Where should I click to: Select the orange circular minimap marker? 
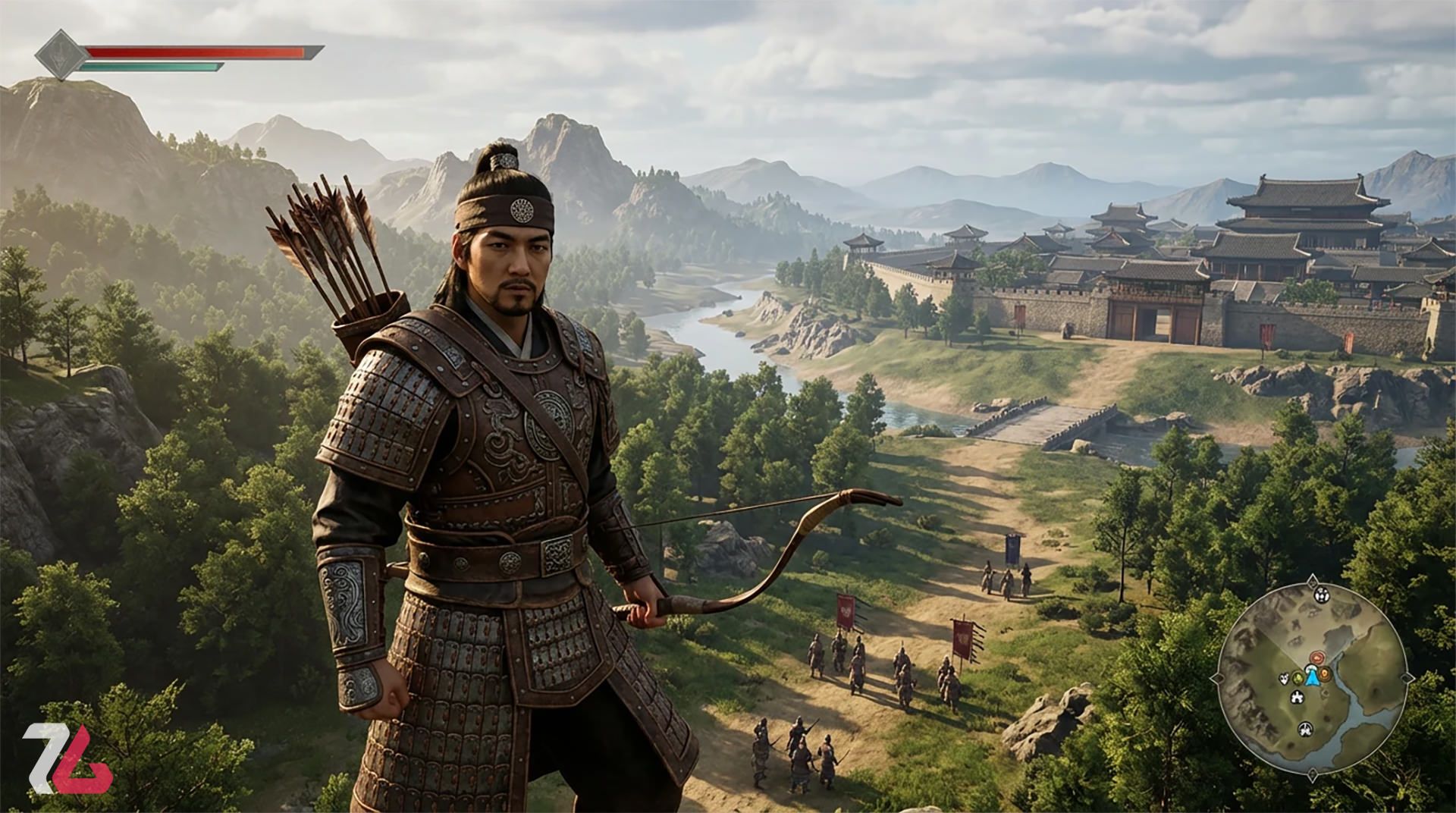click(x=1324, y=673)
